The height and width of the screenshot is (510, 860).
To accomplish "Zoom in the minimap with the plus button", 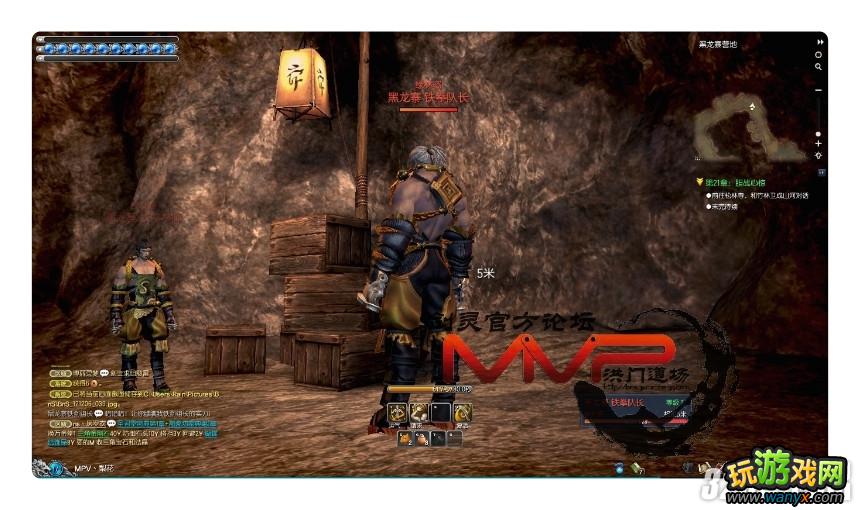I will click(x=819, y=144).
